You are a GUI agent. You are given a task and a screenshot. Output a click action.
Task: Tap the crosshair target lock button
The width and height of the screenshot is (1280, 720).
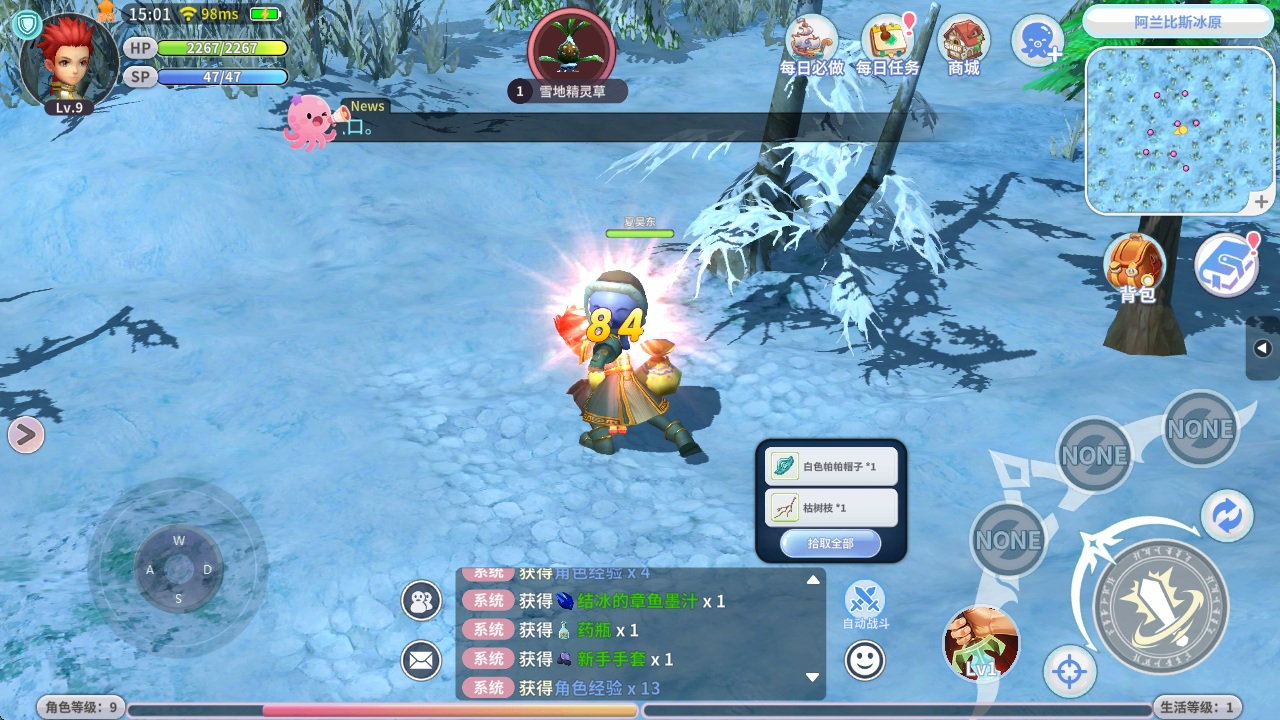pyautogui.click(x=1069, y=671)
